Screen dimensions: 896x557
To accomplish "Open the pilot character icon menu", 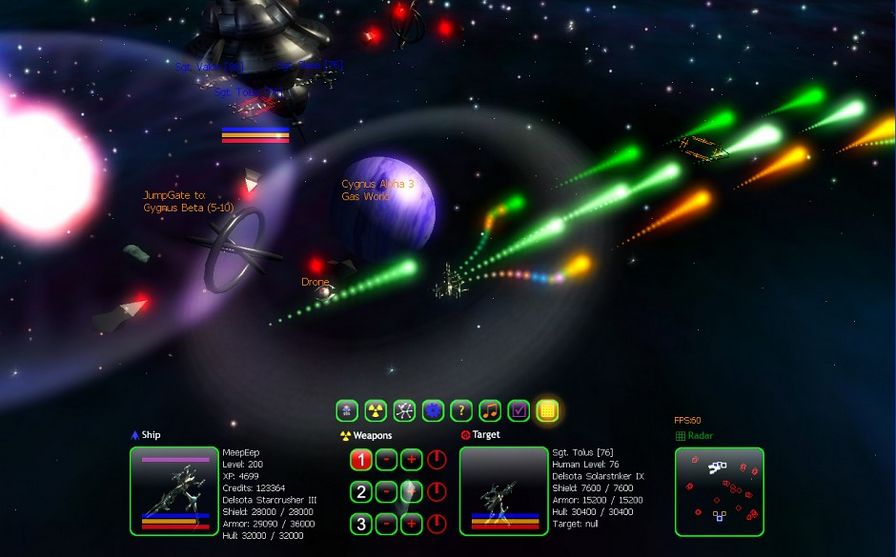I will click(x=347, y=410).
